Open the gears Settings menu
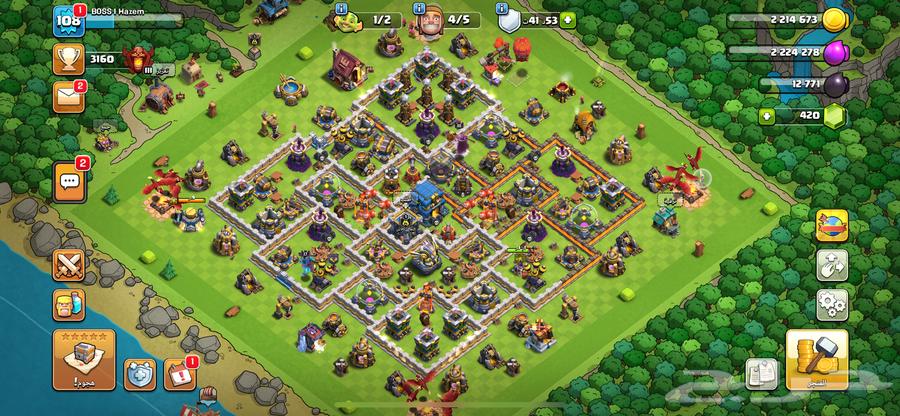Viewport: 900px width, 416px height. pyautogui.click(x=831, y=303)
